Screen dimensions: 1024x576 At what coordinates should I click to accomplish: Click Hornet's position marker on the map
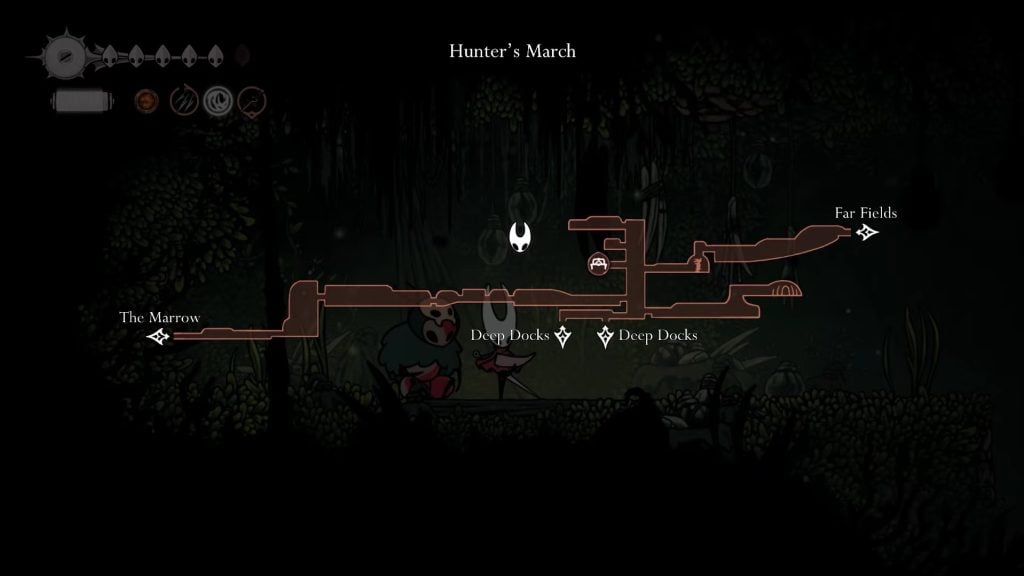pos(520,238)
